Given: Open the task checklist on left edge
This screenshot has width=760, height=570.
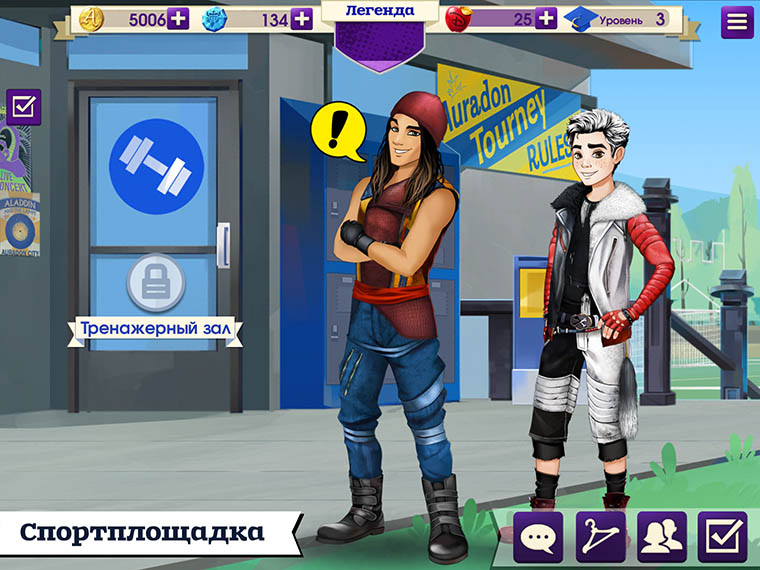Looking at the screenshot, I should [23, 105].
